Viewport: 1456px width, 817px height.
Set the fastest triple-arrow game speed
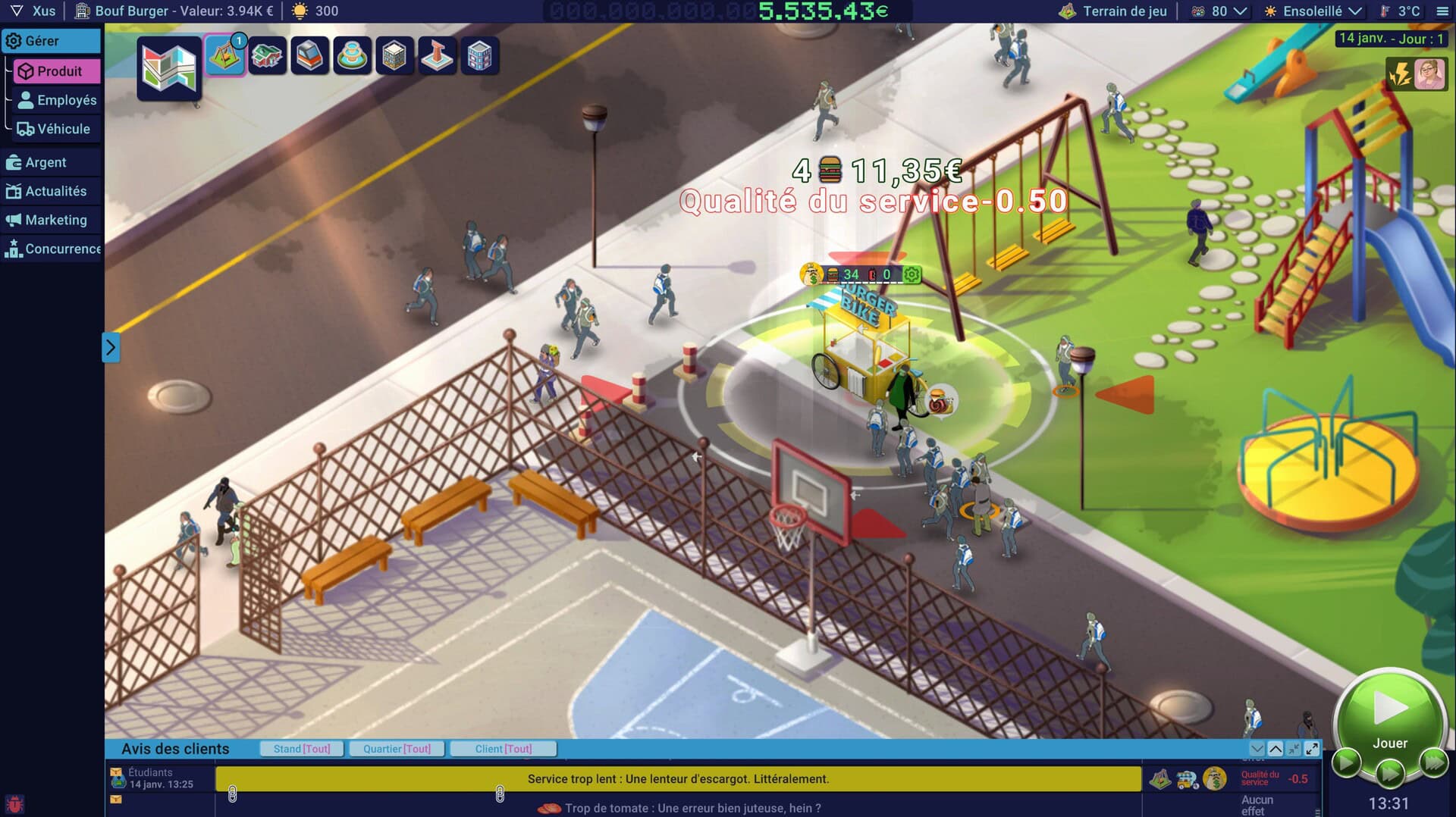[x=1433, y=762]
